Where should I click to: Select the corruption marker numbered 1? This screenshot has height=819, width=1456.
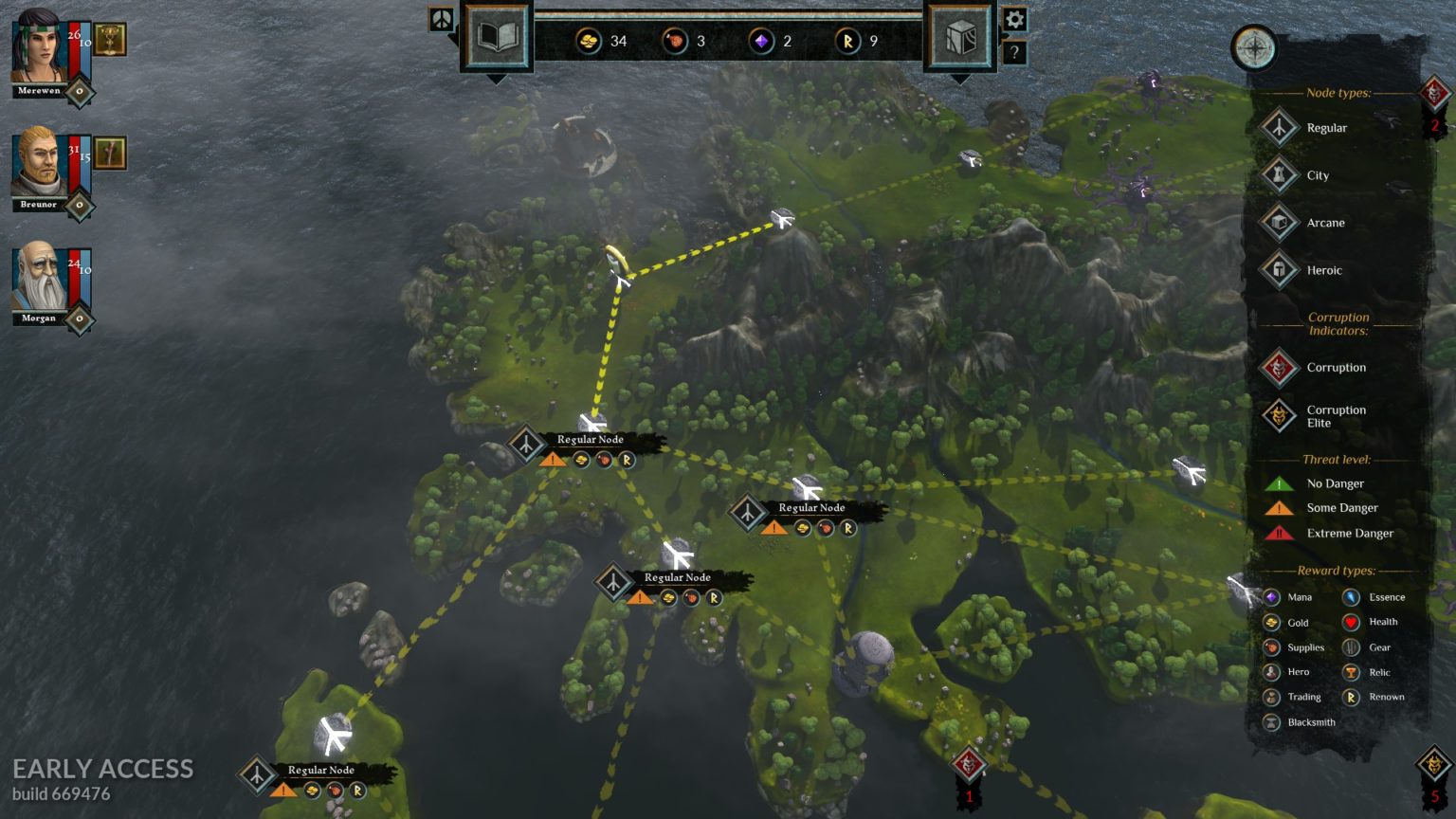pyautogui.click(x=968, y=764)
